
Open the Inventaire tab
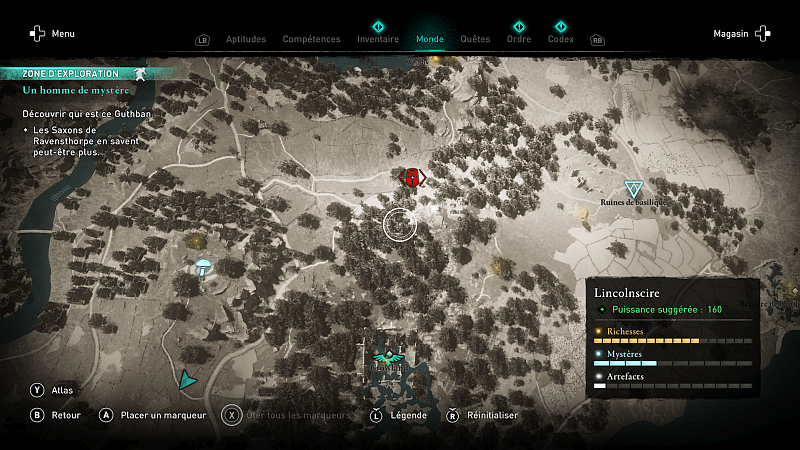[378, 39]
